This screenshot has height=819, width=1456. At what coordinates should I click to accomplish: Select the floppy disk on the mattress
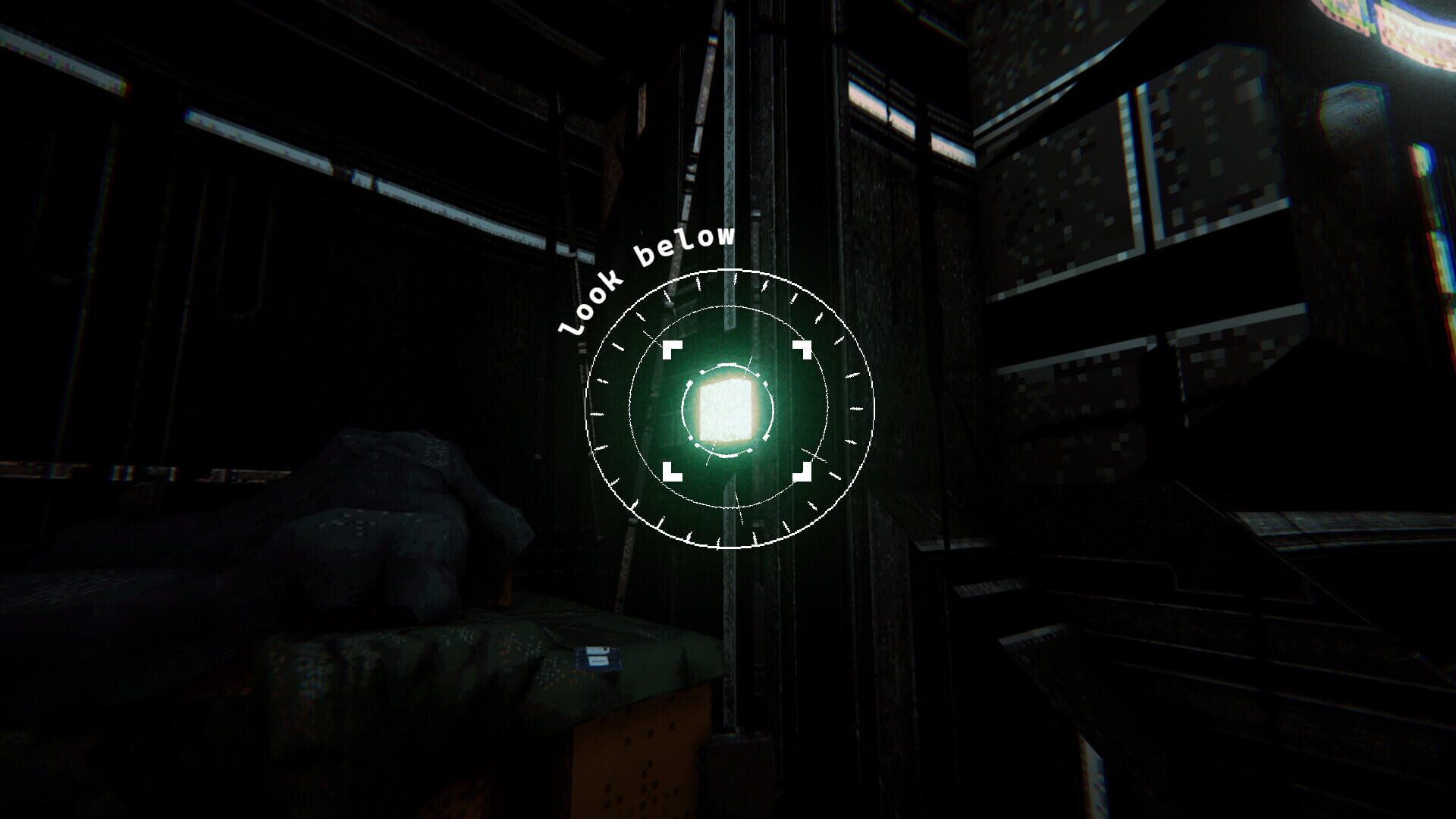click(x=598, y=657)
